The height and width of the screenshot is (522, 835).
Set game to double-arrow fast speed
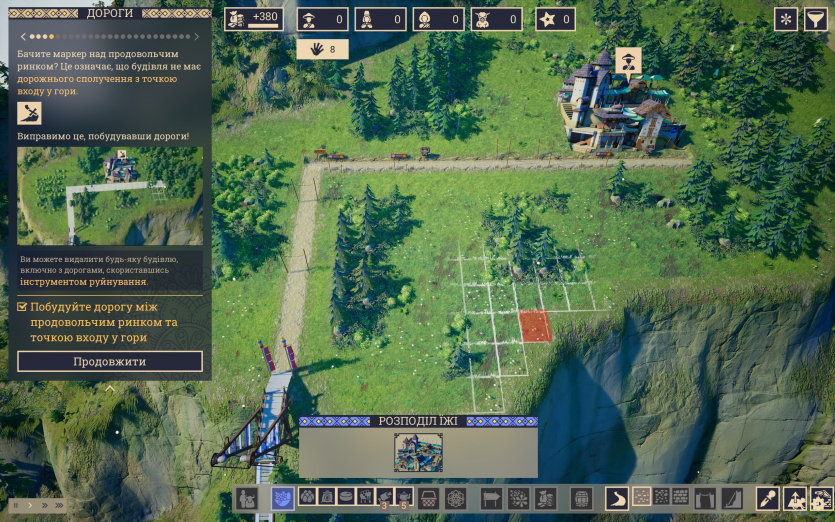tap(44, 506)
